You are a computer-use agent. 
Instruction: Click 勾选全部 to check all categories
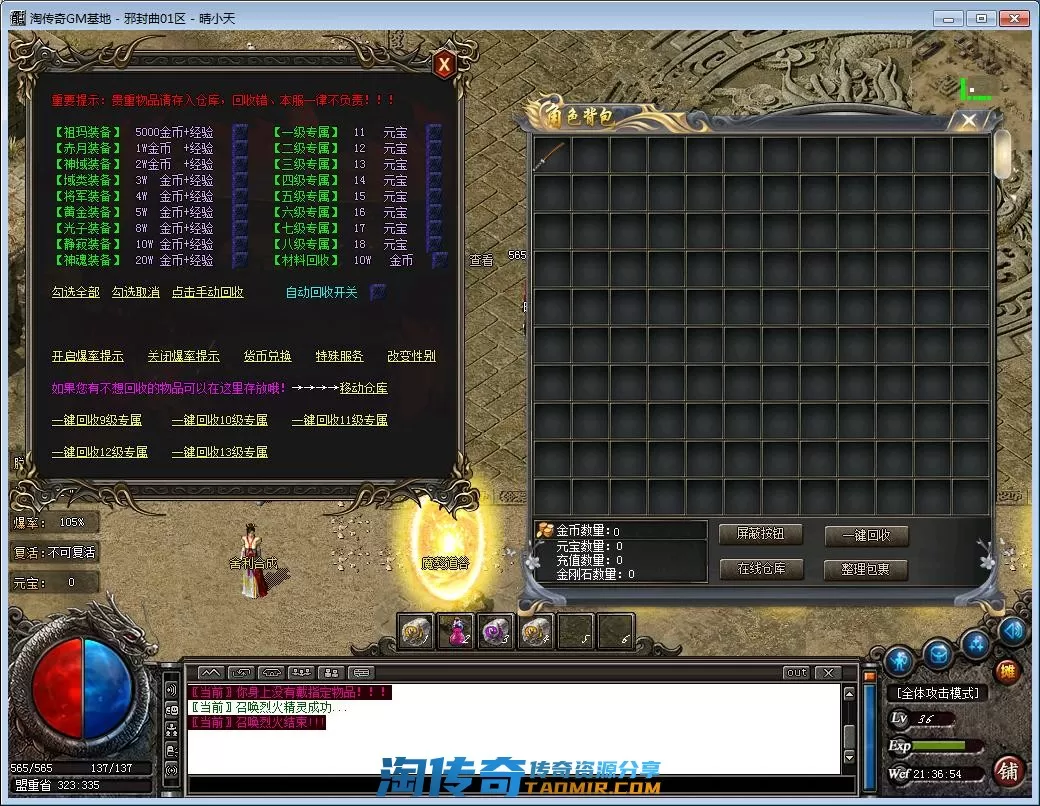point(76,292)
